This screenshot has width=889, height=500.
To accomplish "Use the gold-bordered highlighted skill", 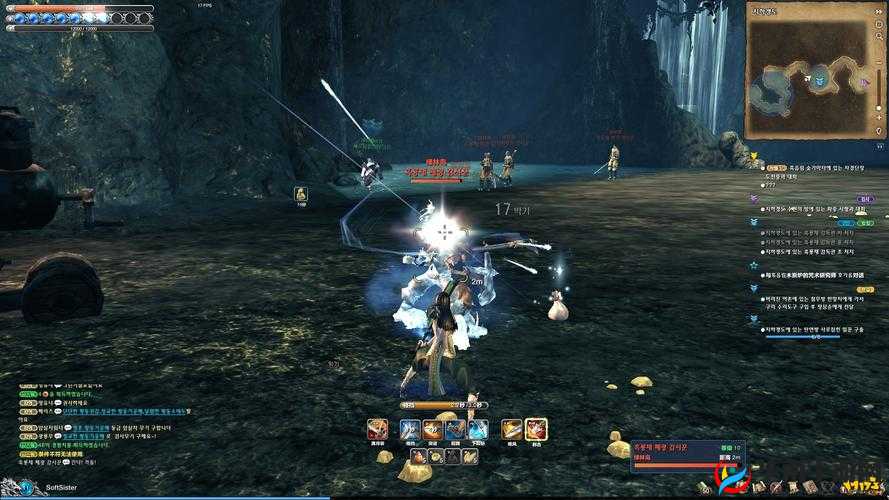I will click(536, 429).
